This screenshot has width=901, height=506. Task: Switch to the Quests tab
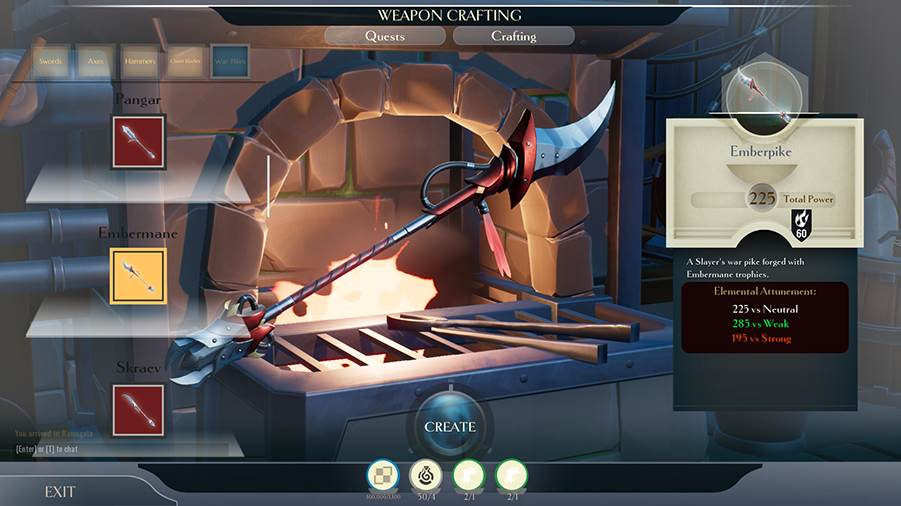385,36
